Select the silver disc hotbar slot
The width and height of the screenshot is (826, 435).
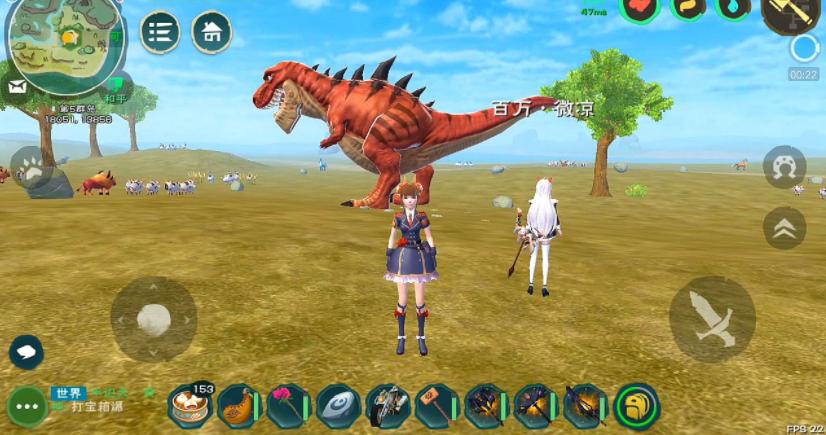338,406
